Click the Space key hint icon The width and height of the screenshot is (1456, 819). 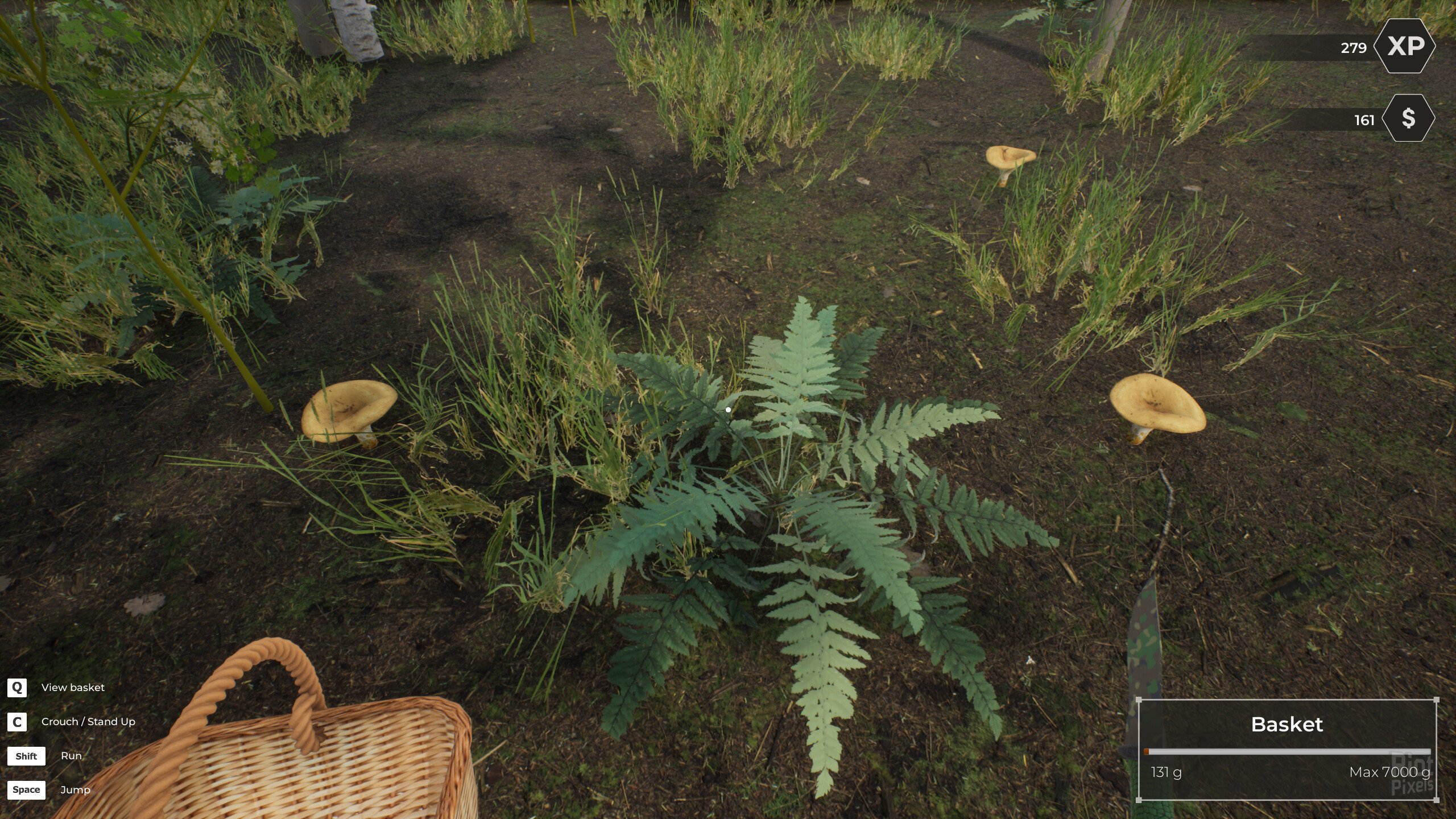27,789
